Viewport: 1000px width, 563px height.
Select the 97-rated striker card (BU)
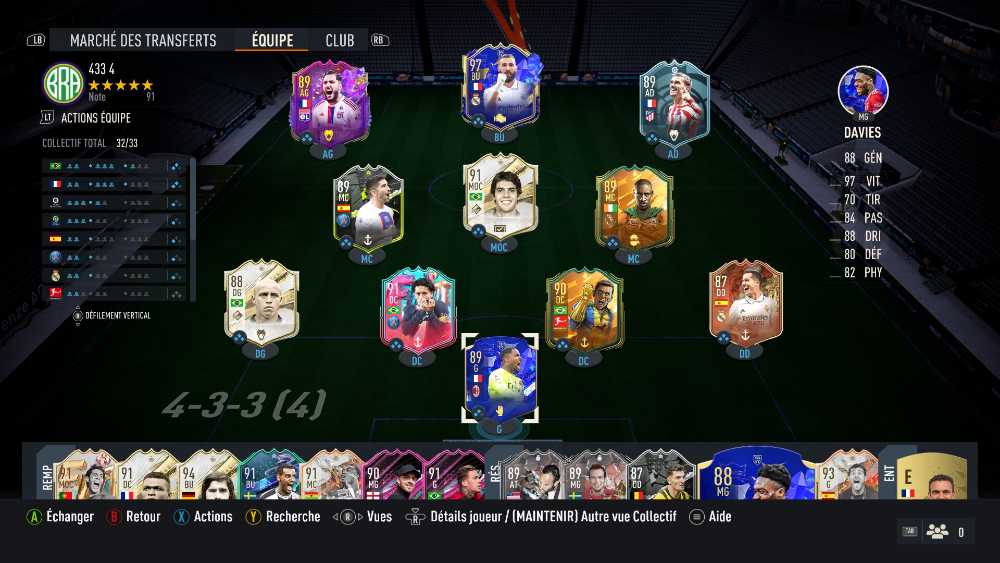click(x=500, y=88)
